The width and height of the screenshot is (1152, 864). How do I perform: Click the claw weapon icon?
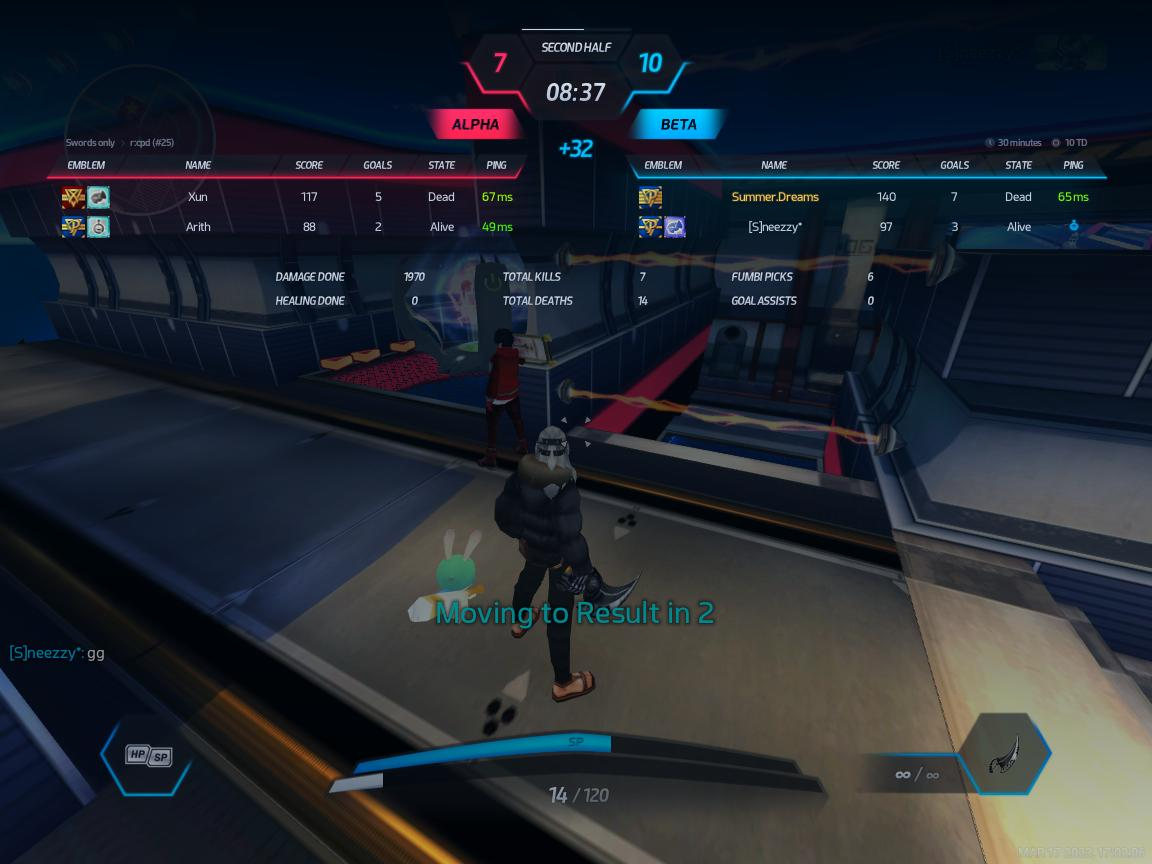(x=1004, y=755)
